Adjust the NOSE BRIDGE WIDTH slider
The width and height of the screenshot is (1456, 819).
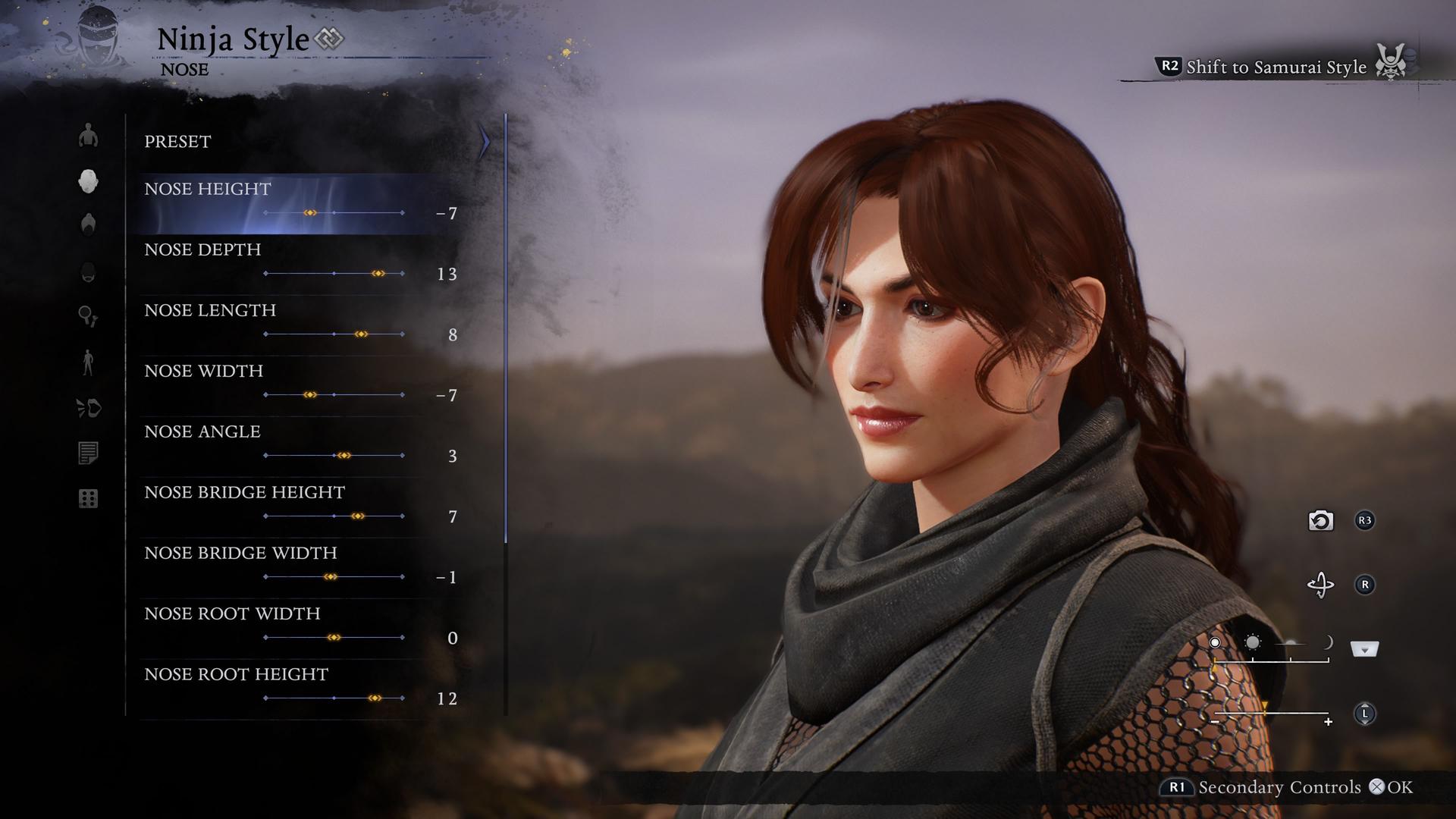(x=330, y=577)
